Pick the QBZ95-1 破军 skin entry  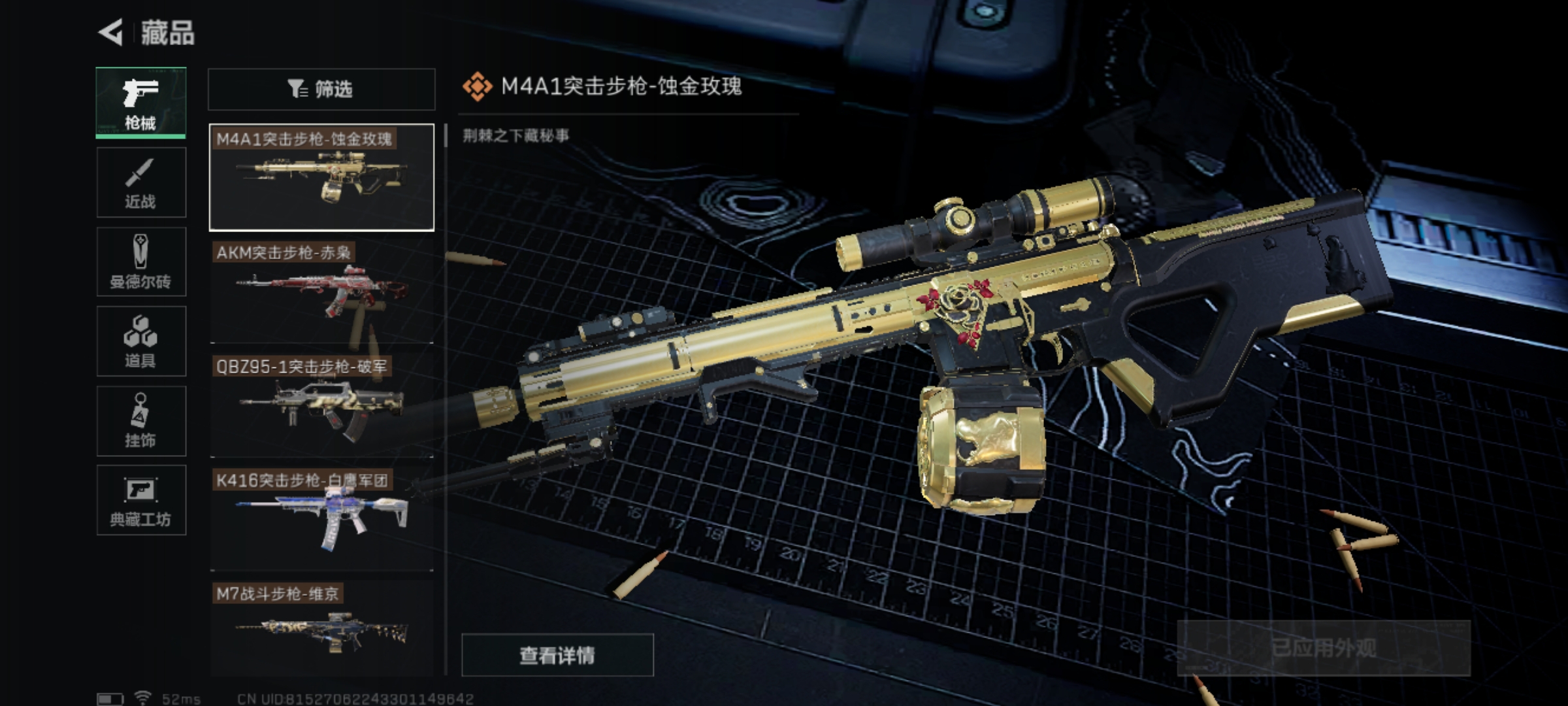321,405
